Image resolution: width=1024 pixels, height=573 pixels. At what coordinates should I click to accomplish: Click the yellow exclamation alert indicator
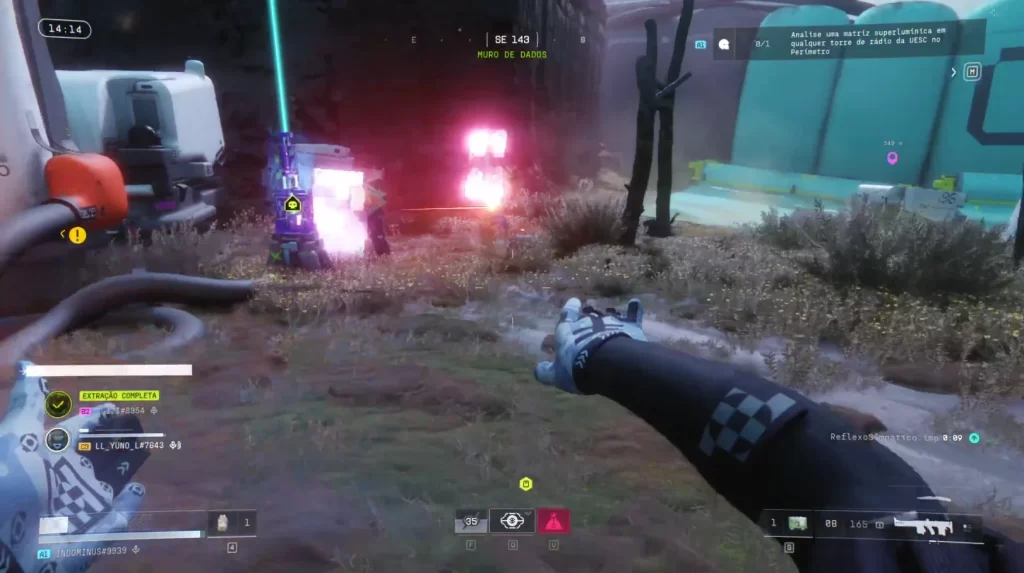tap(77, 234)
